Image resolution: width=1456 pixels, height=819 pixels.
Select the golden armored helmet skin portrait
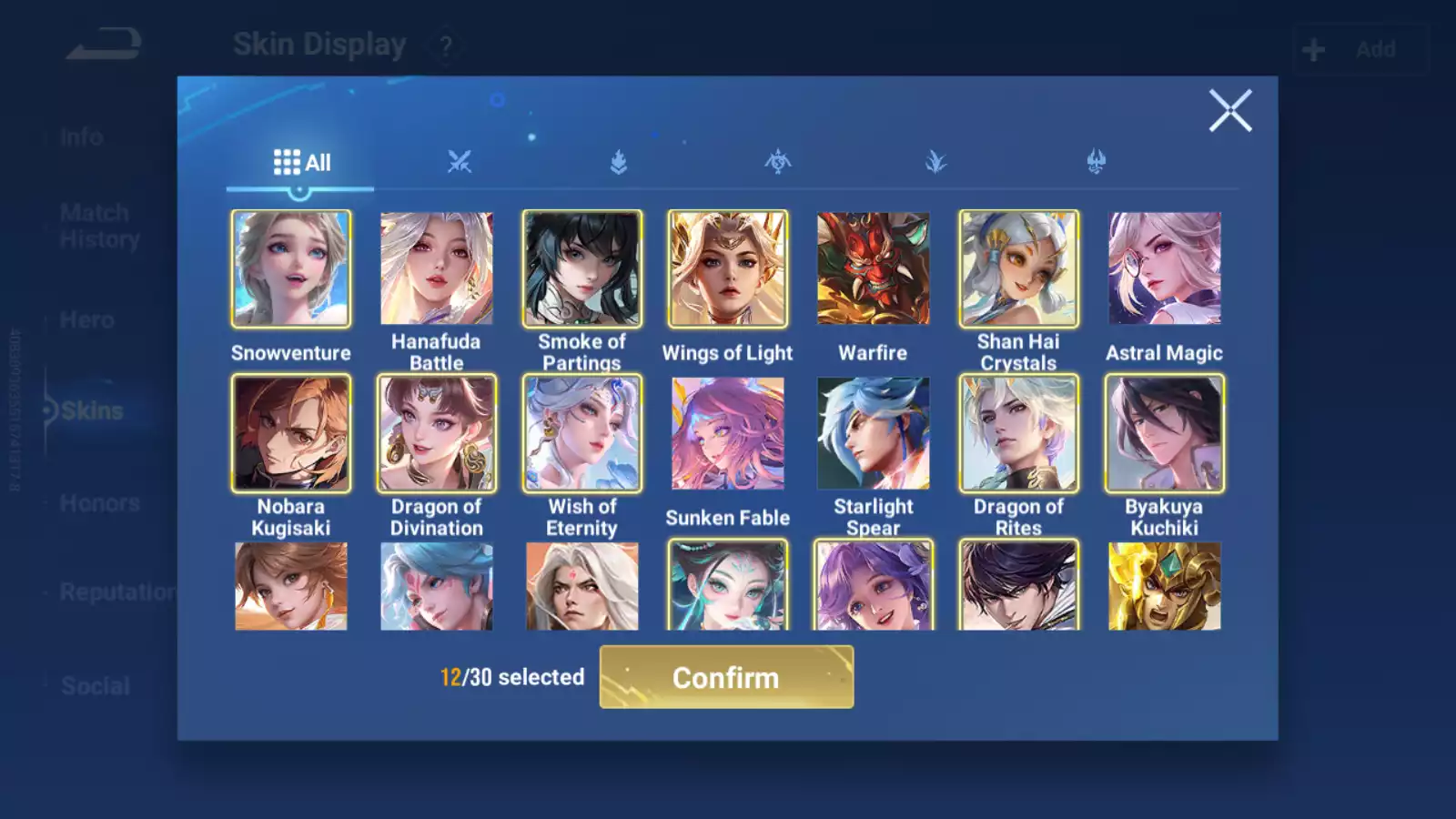click(1165, 586)
